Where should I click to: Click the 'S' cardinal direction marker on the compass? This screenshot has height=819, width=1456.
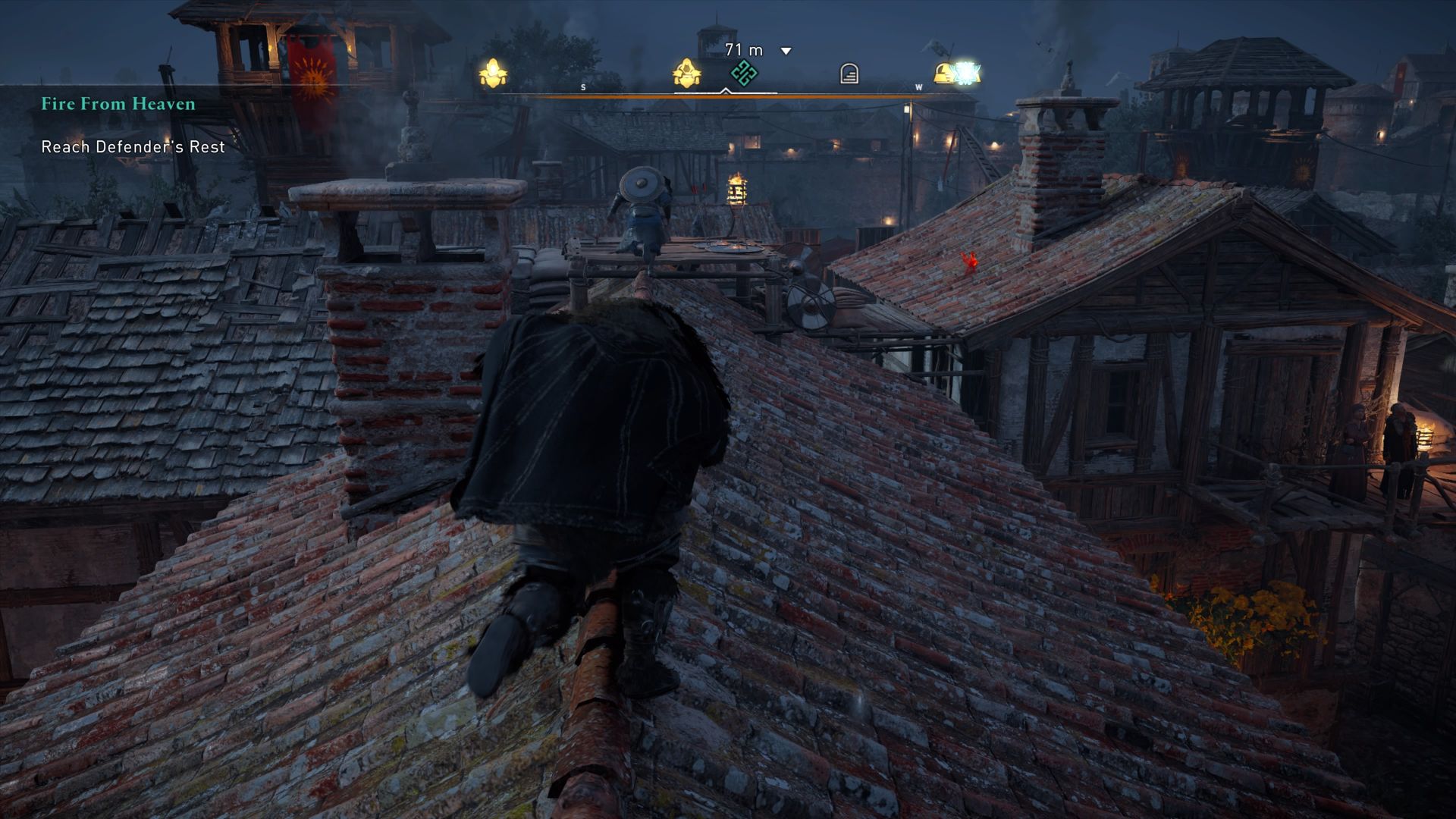click(582, 86)
